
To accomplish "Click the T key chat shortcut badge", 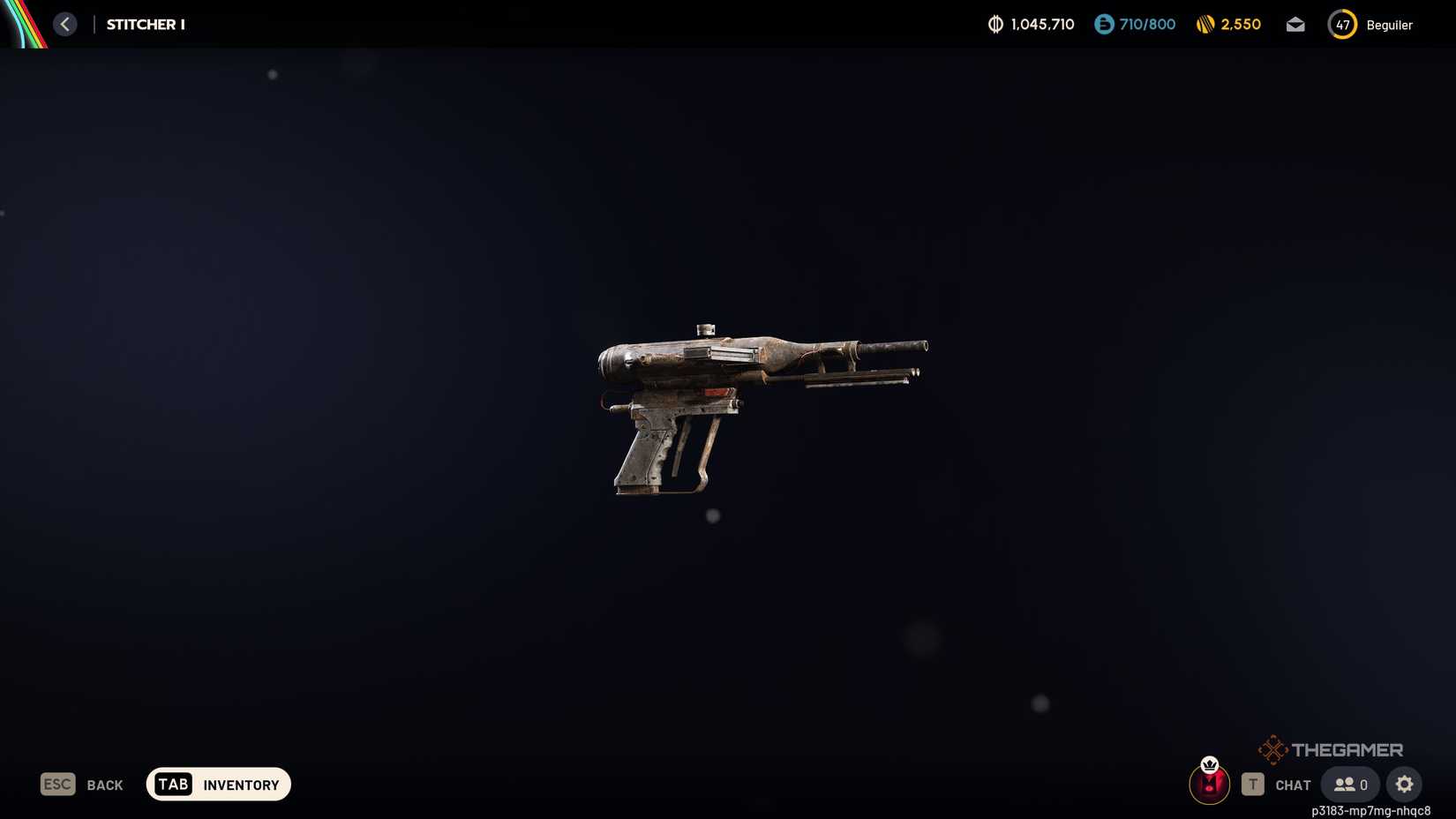I will (1253, 784).
